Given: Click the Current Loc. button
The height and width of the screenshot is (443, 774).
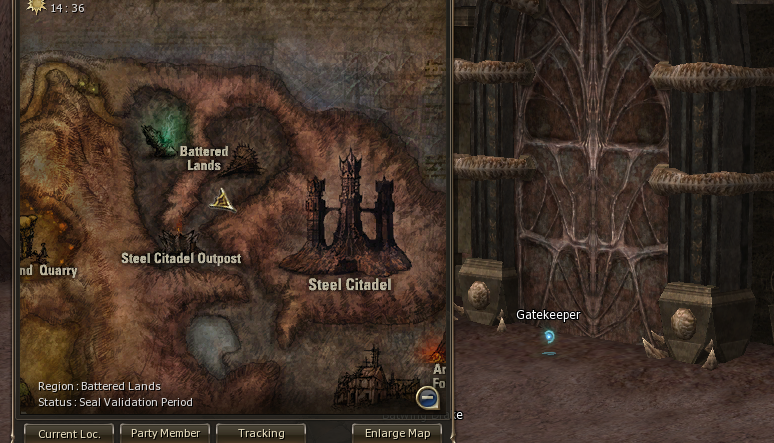Looking at the screenshot, I should click(x=69, y=433).
